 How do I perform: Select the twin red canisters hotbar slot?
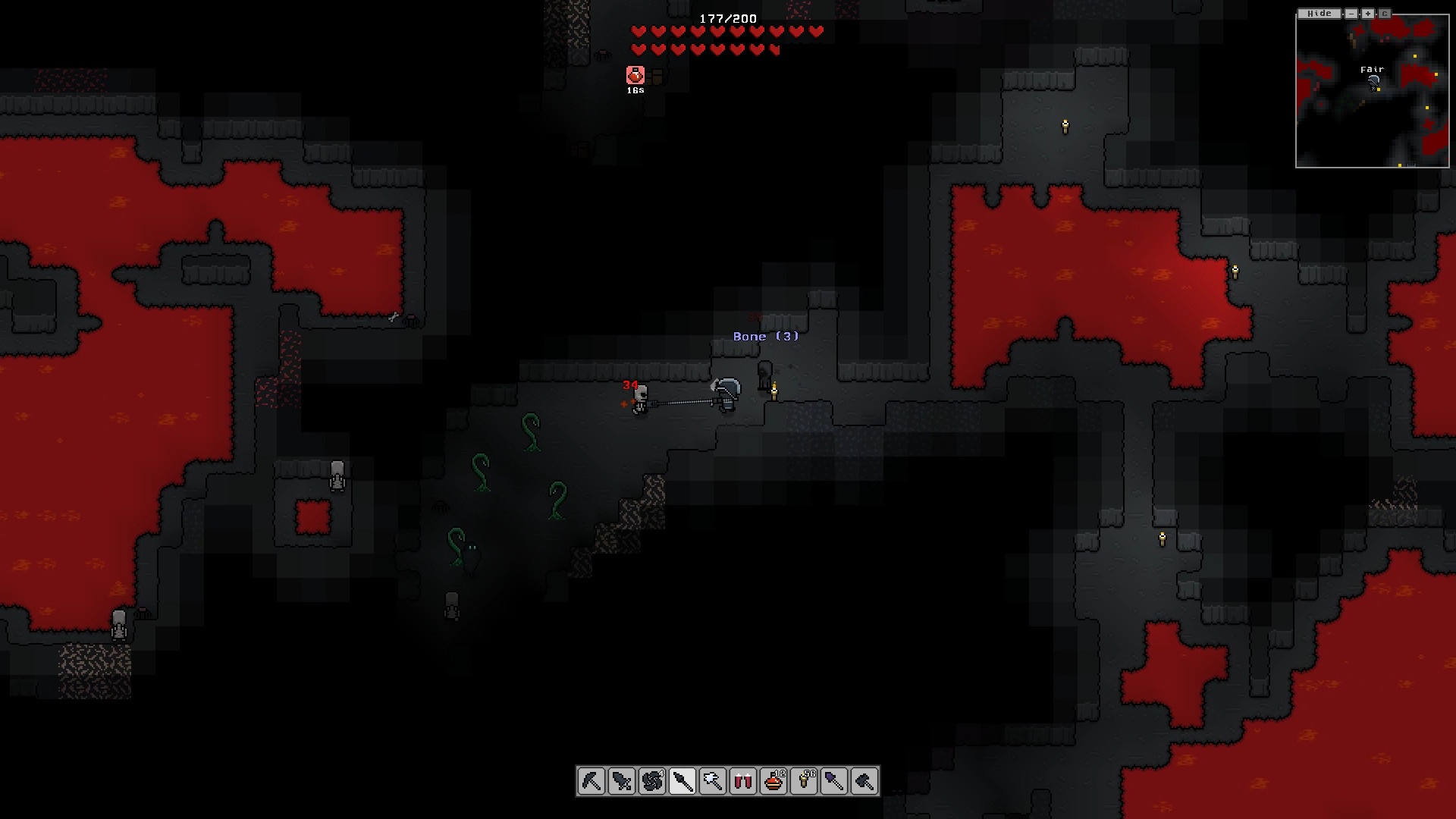coord(743,781)
